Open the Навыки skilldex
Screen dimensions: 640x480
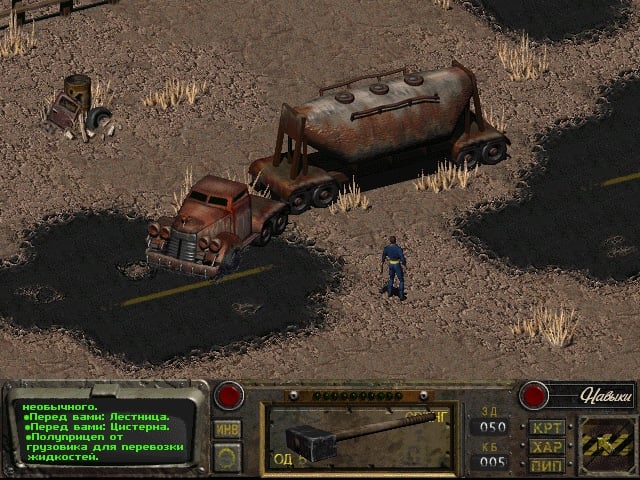[x=592, y=395]
